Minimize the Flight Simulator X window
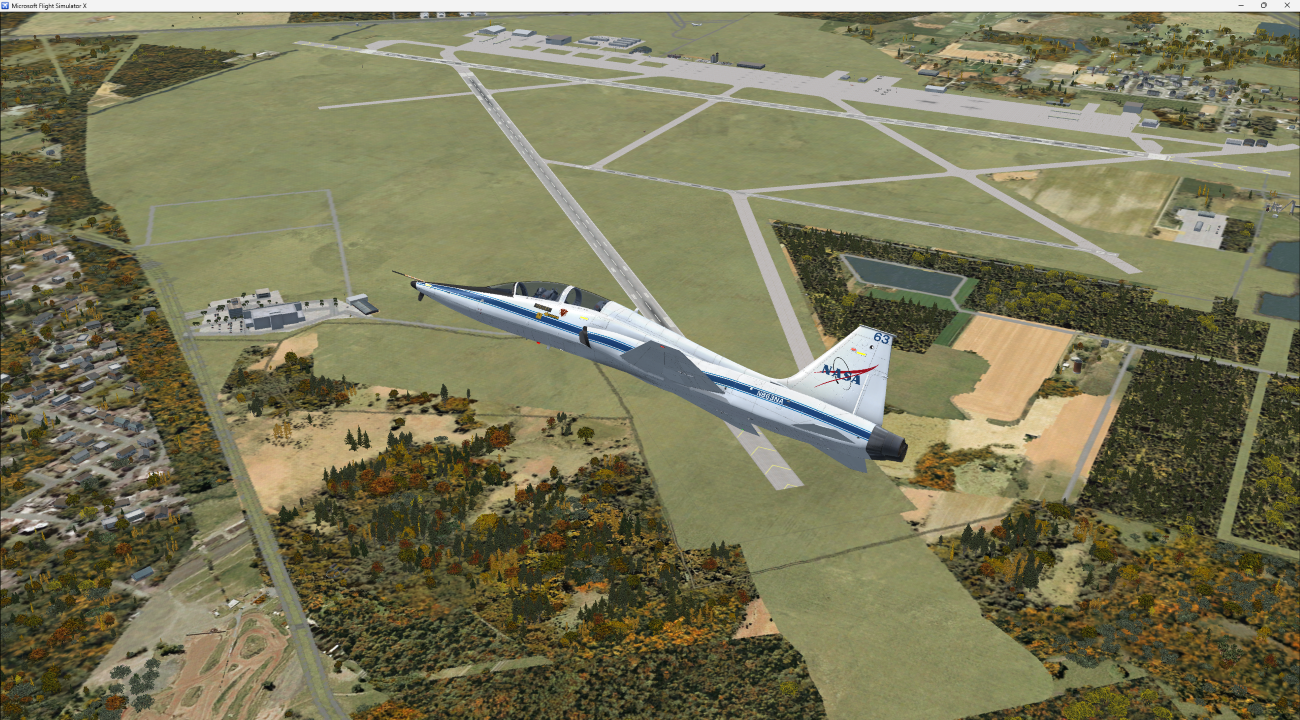The height and width of the screenshot is (720, 1300). tap(1240, 4)
